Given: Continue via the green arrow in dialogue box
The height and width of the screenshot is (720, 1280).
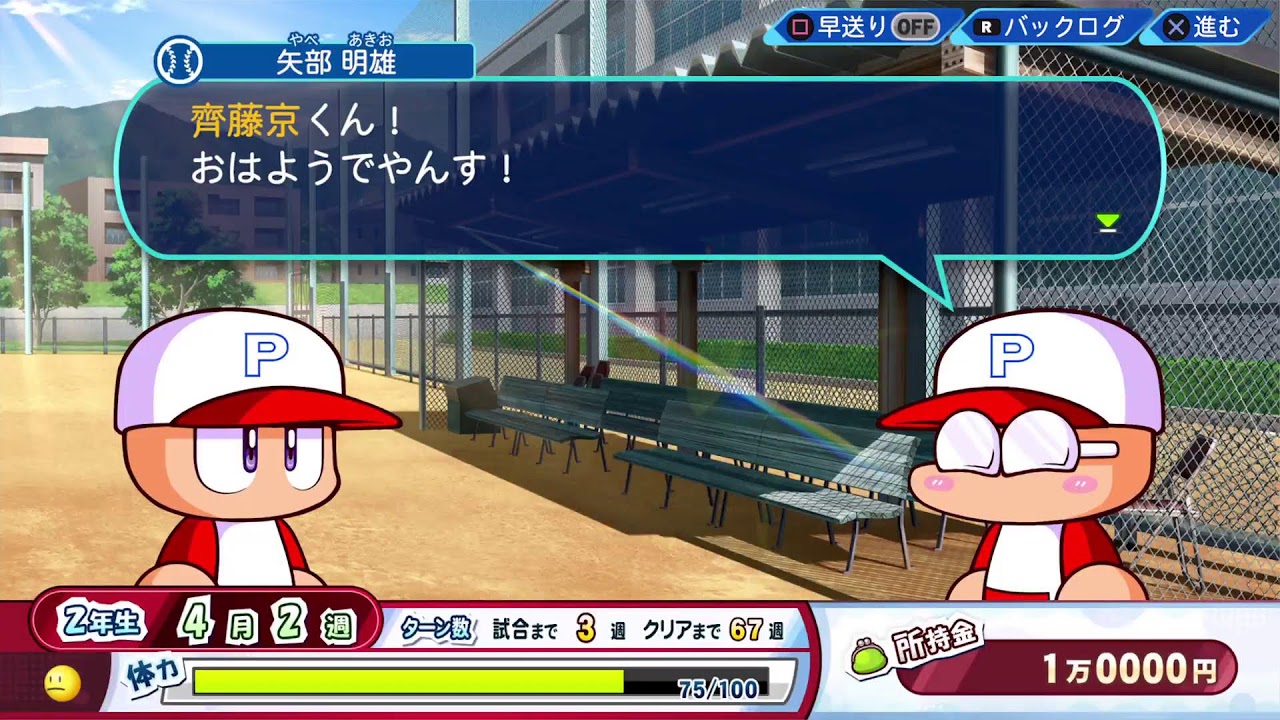Looking at the screenshot, I should (x=1107, y=223).
